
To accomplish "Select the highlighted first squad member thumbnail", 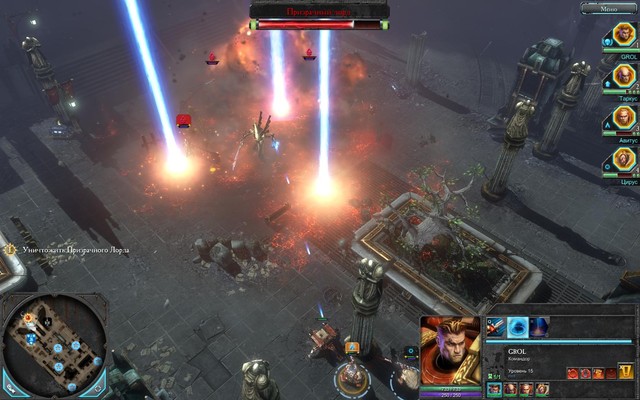I will click(495, 388).
